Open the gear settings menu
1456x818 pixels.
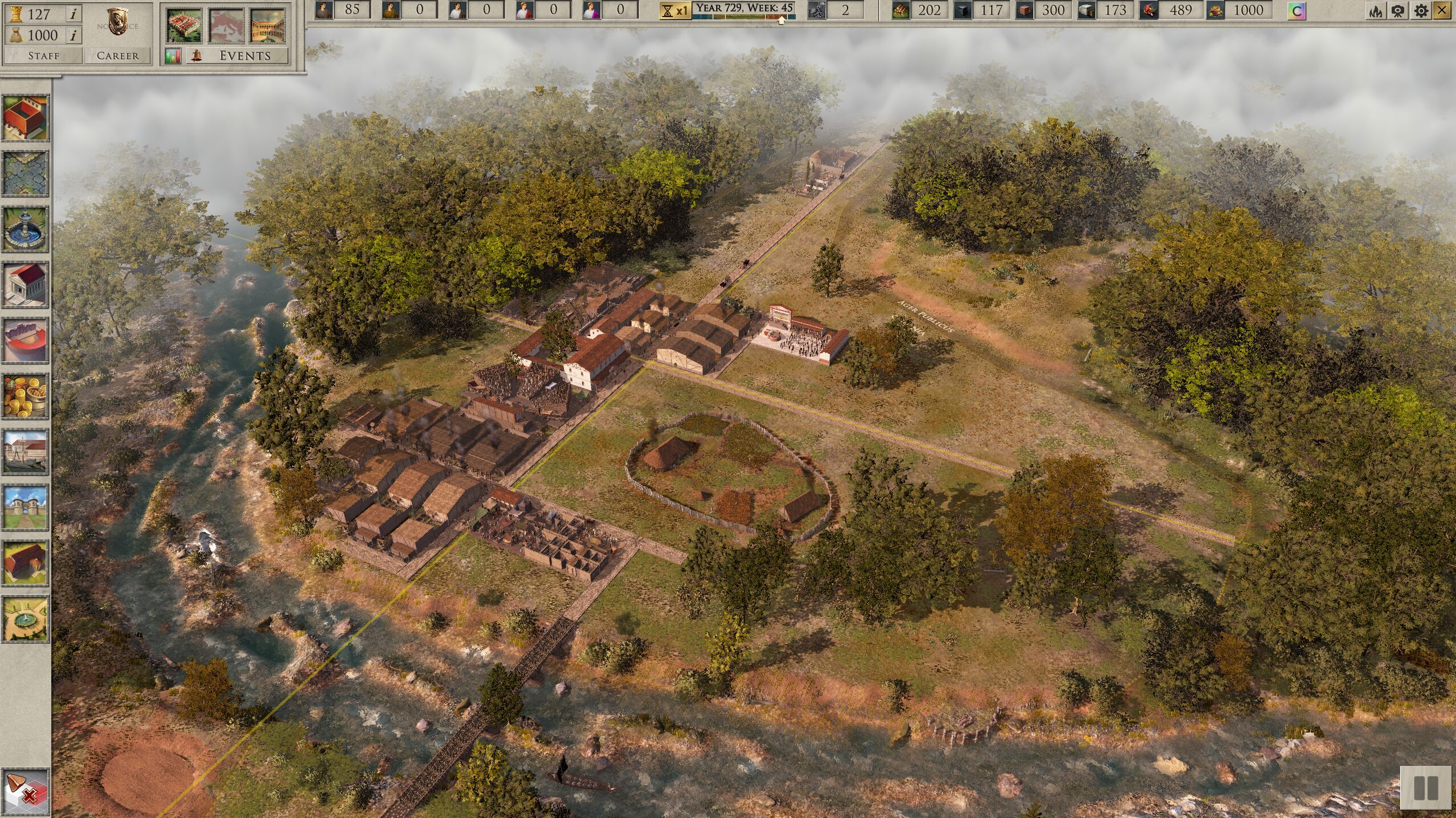click(1421, 10)
